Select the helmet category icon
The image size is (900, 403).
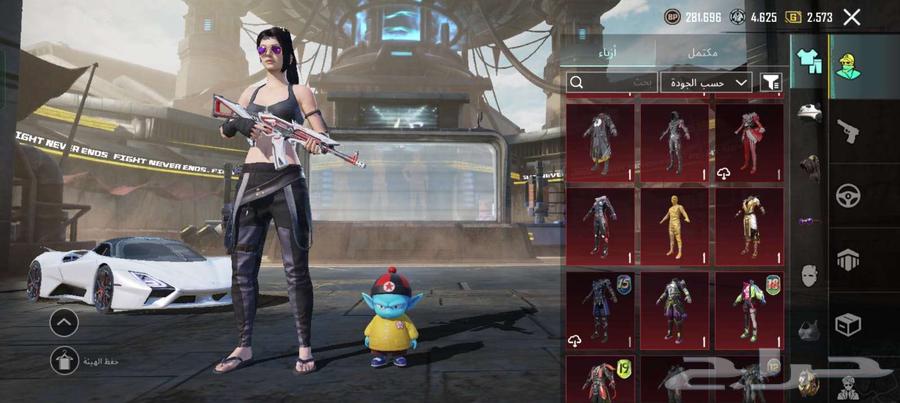click(x=808, y=113)
